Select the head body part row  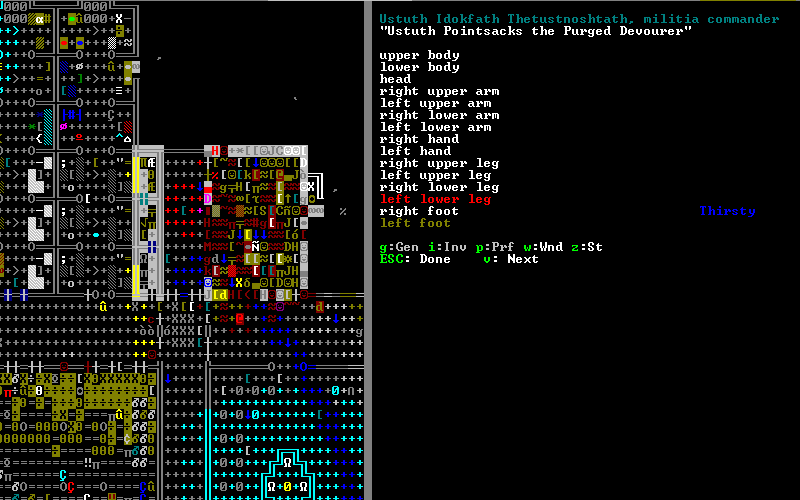tap(395, 79)
